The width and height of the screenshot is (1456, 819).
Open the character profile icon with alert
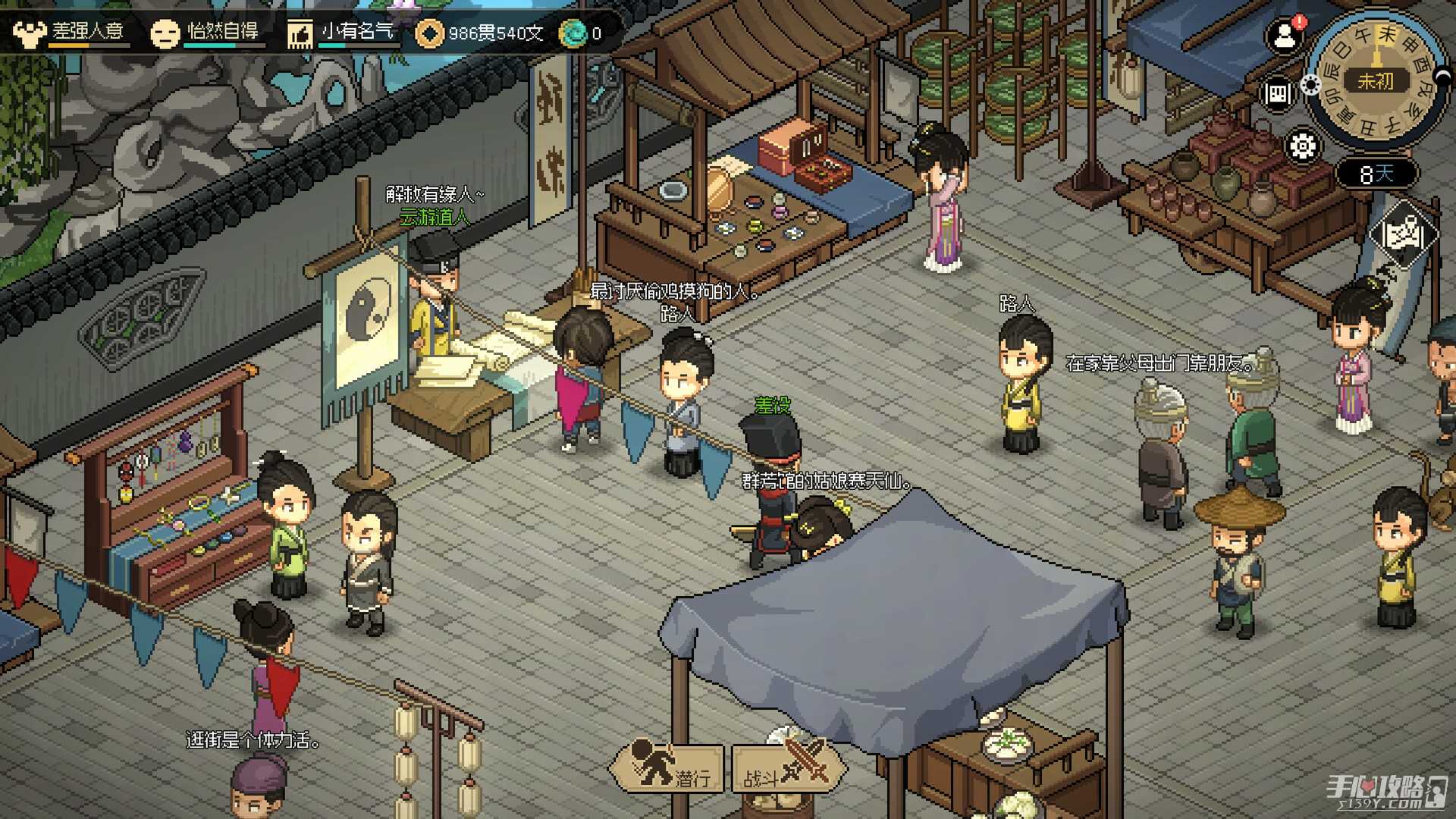pos(1285,35)
